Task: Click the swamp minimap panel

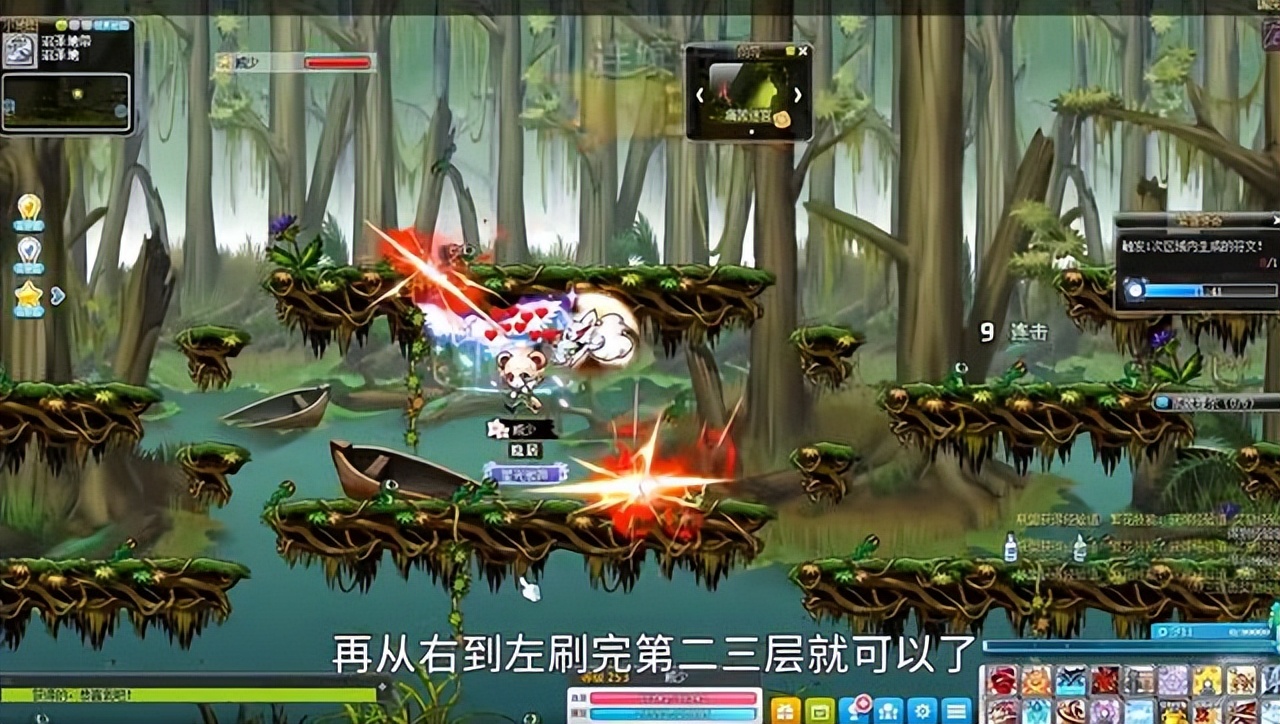Action: [66, 101]
